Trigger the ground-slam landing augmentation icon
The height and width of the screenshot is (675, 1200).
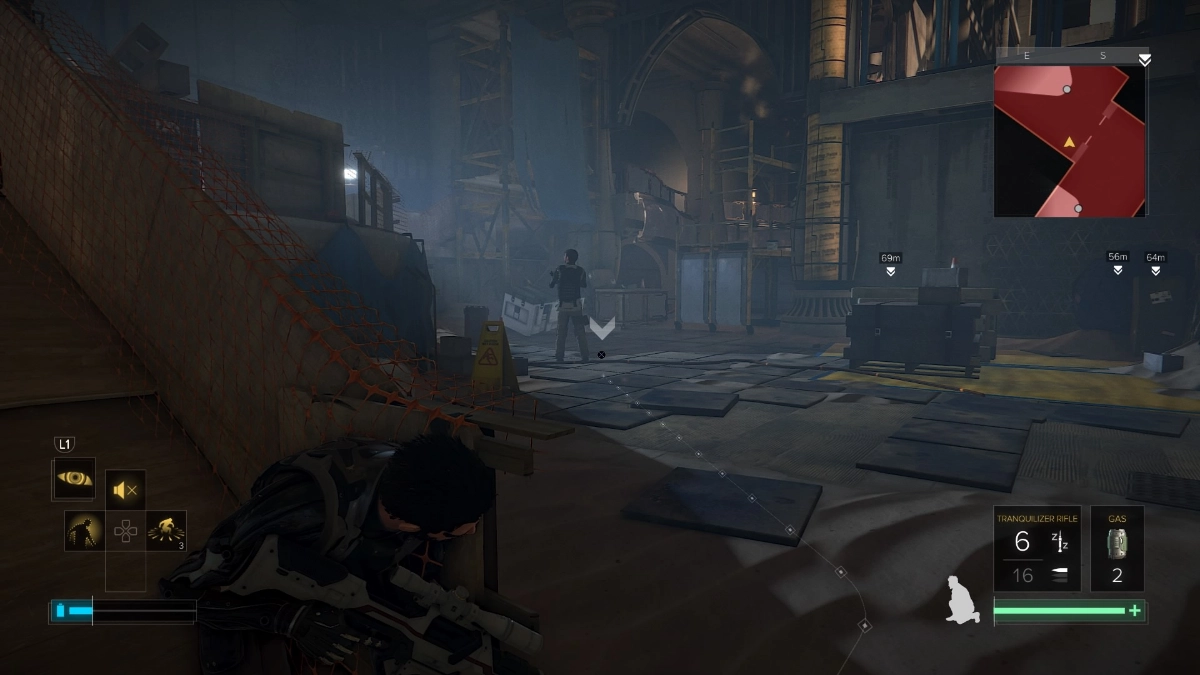pyautogui.click(x=165, y=531)
